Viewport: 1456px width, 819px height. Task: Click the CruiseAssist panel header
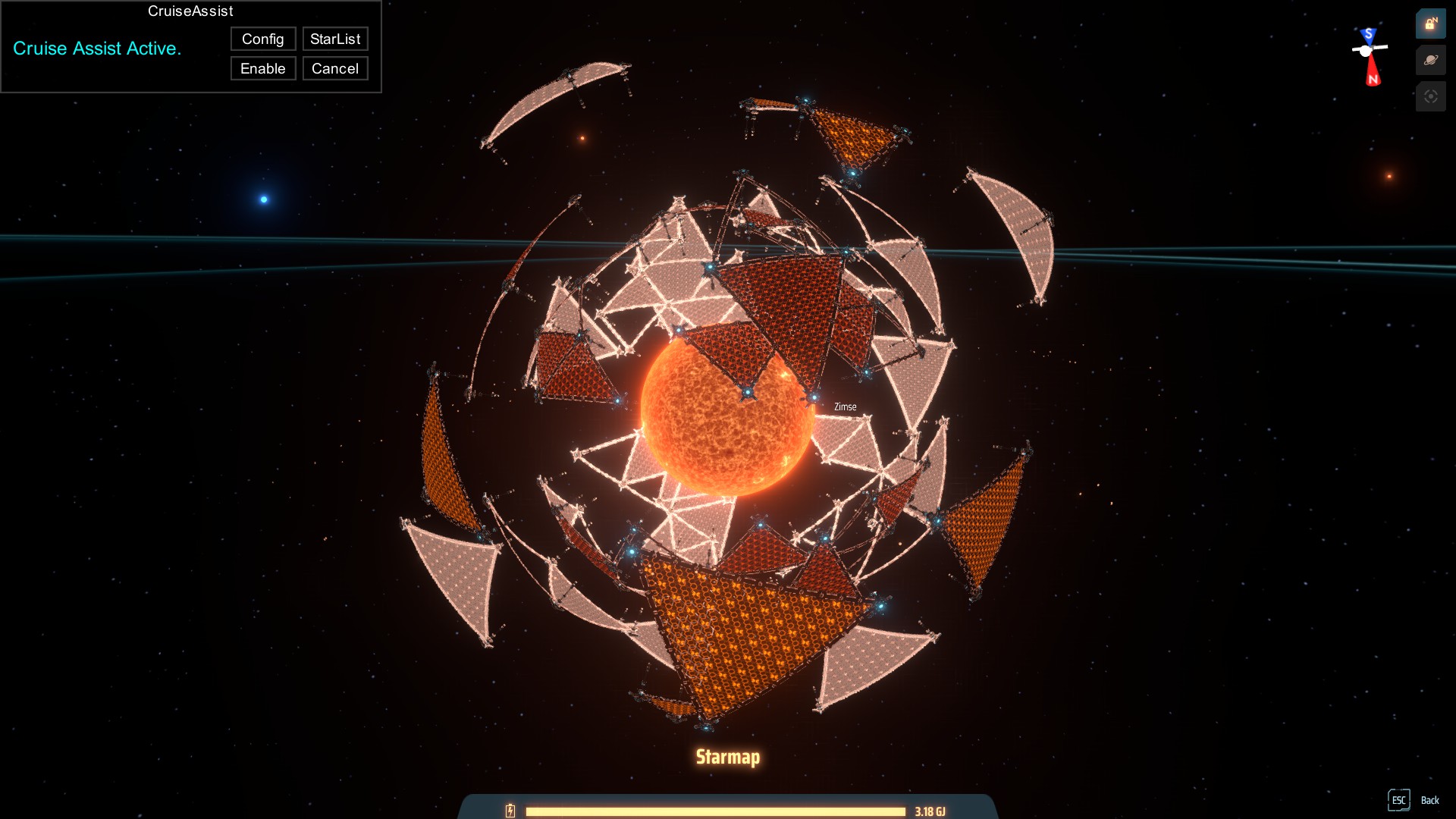click(190, 11)
